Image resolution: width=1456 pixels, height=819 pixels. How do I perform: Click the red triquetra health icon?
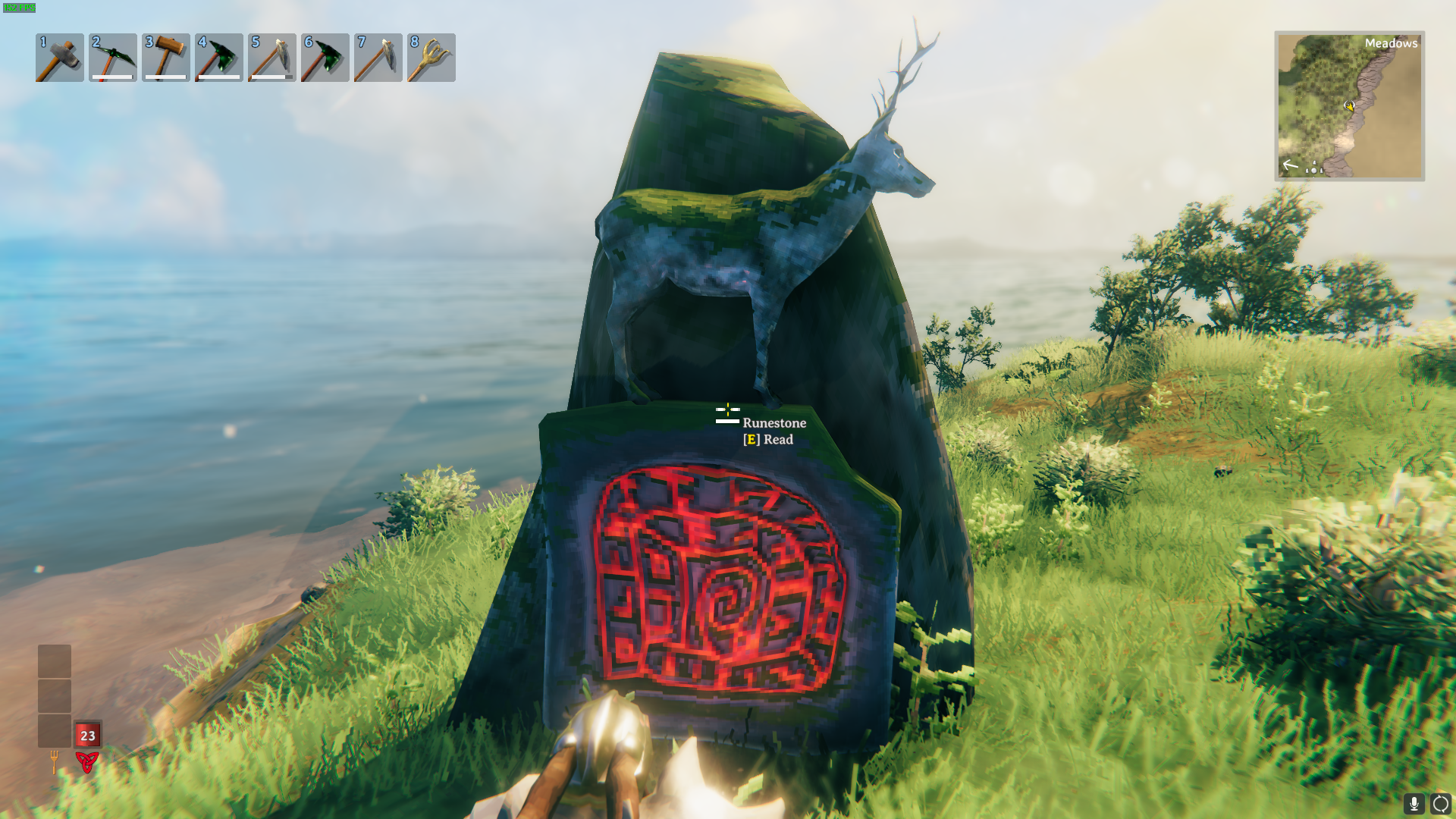tap(87, 761)
